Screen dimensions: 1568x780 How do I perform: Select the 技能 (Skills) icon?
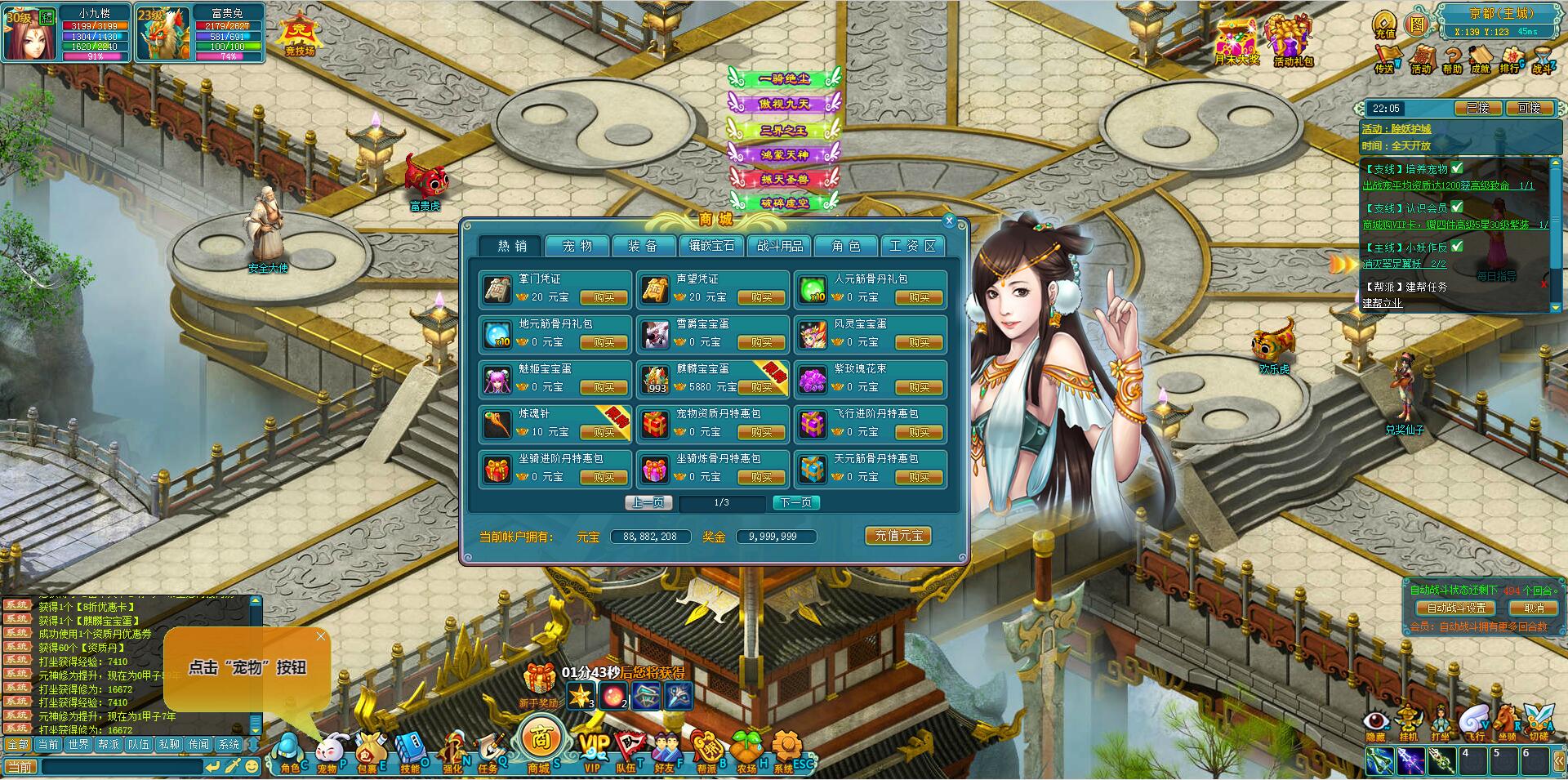tap(410, 749)
